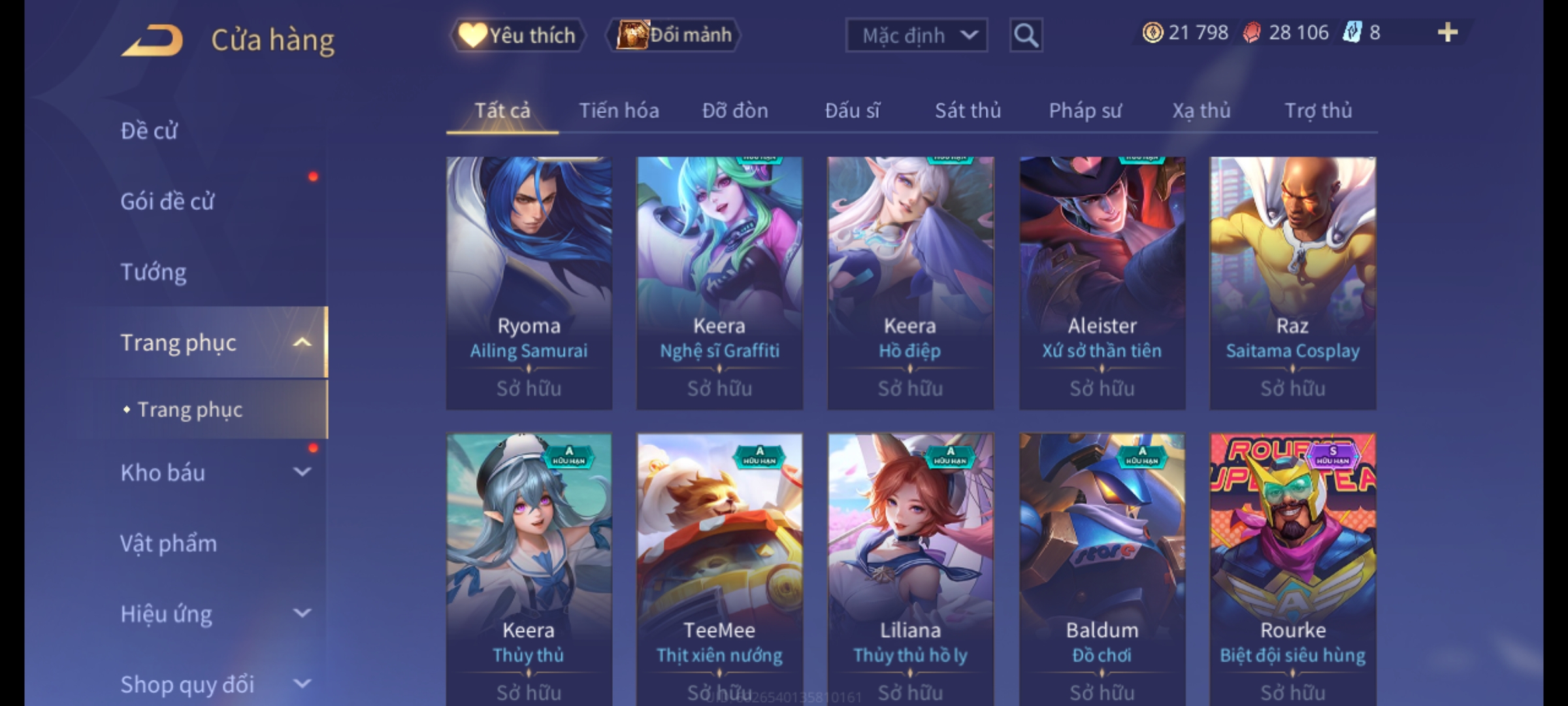Open the Đề cử menu entry
This screenshot has height=706, width=1568.
[x=149, y=131]
